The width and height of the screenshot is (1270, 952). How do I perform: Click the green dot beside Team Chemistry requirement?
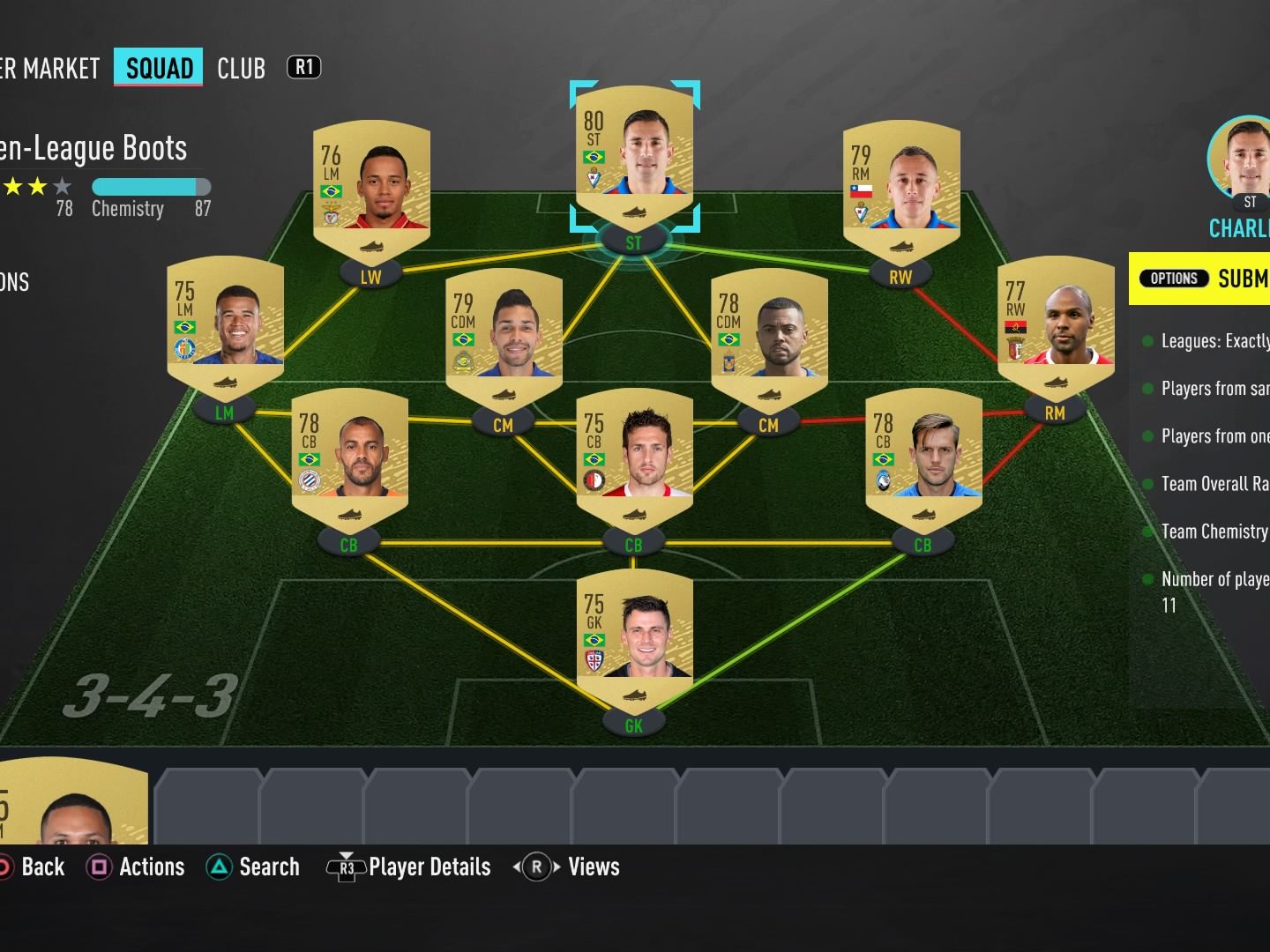pyautogui.click(x=1147, y=531)
